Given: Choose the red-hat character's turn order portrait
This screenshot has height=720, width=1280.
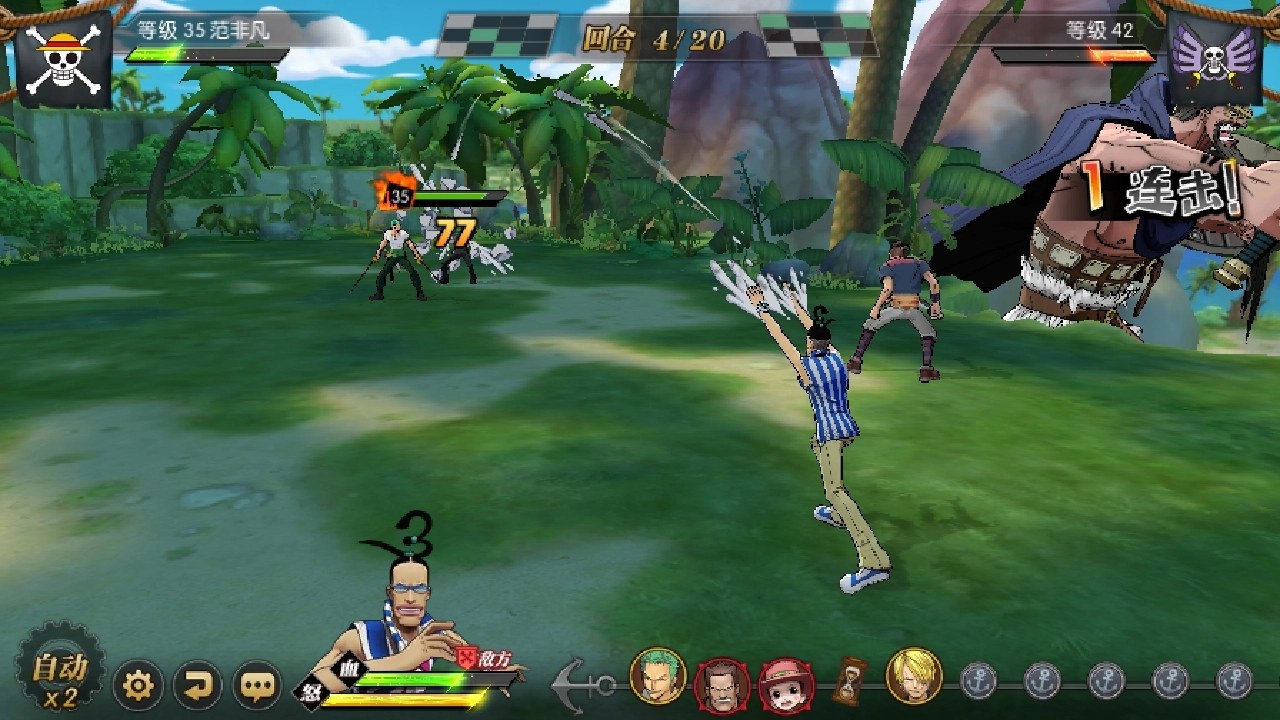Looking at the screenshot, I should tap(786, 684).
